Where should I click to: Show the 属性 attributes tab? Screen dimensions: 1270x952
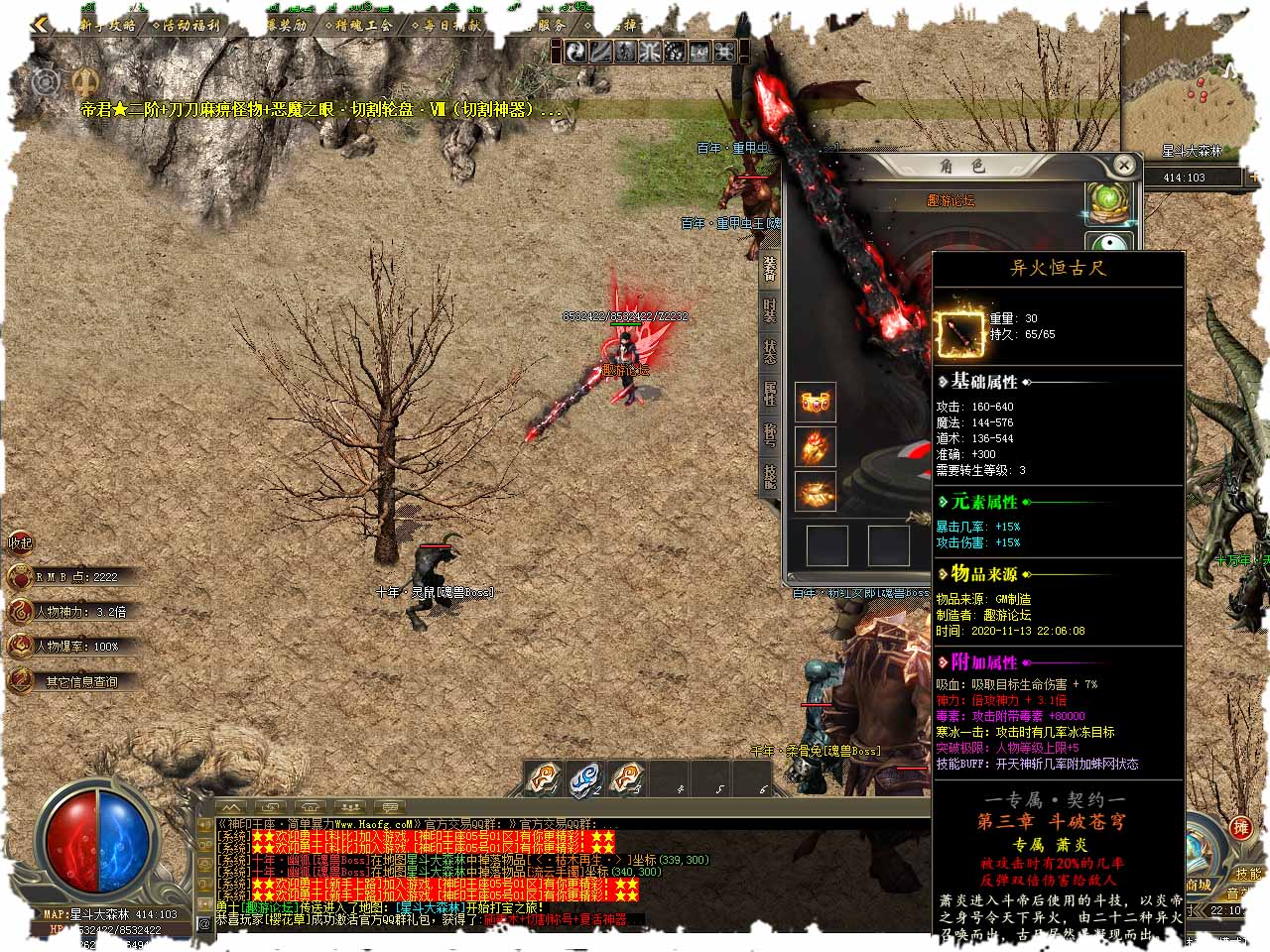click(770, 393)
